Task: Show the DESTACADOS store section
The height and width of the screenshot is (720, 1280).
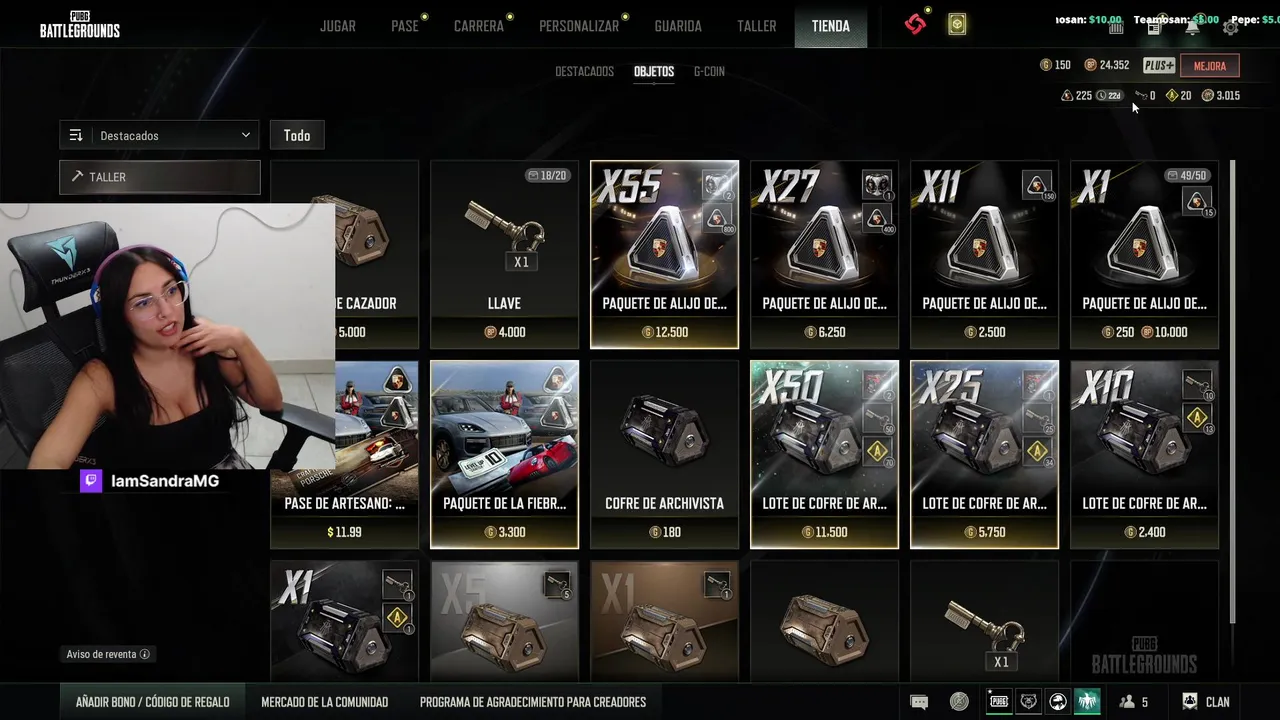Action: [x=584, y=72]
